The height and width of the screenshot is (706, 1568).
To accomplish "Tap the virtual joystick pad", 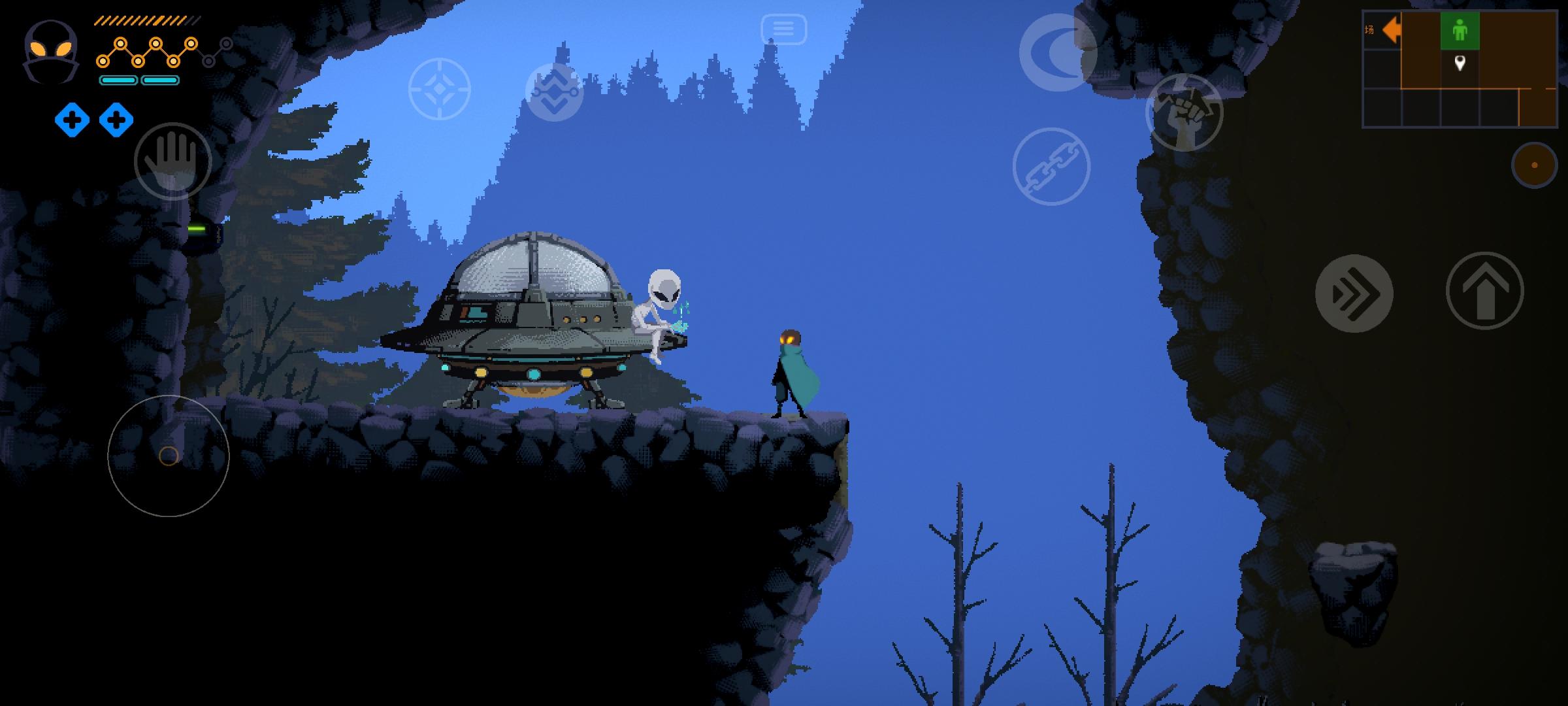I will tap(169, 456).
